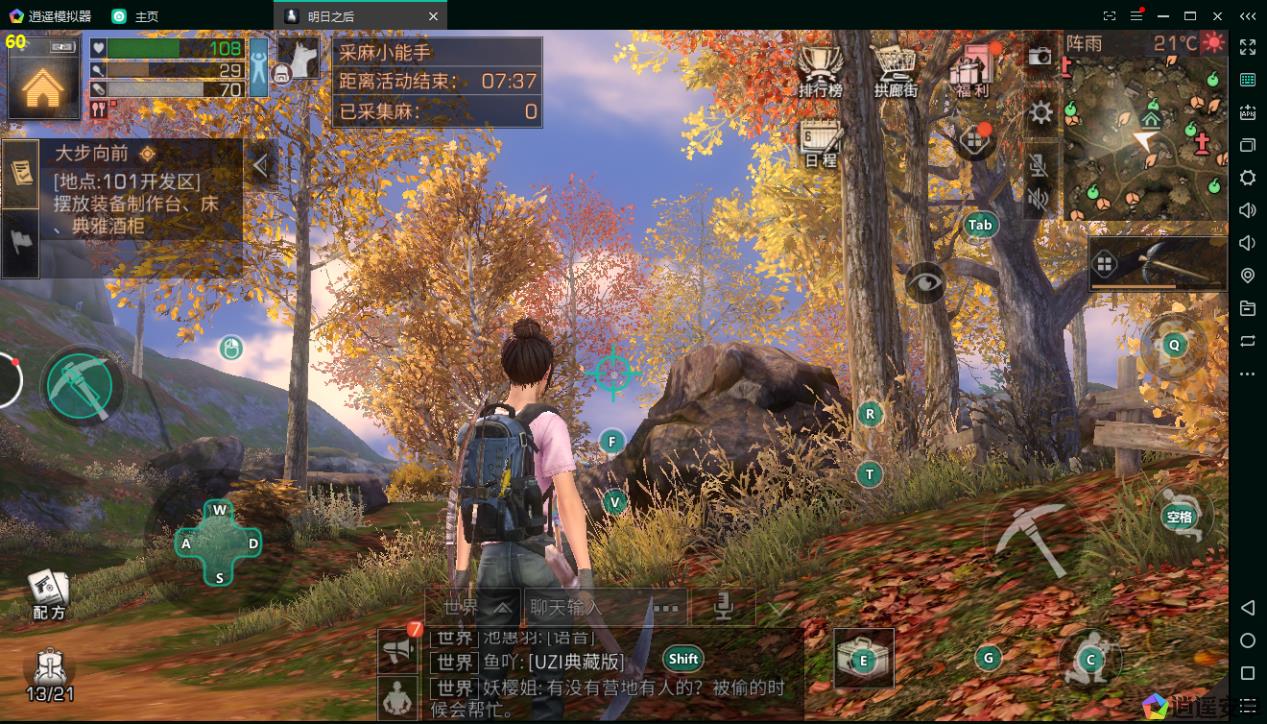Open the 日程 schedule calendar
The image size is (1267, 724).
pyautogui.click(x=820, y=144)
